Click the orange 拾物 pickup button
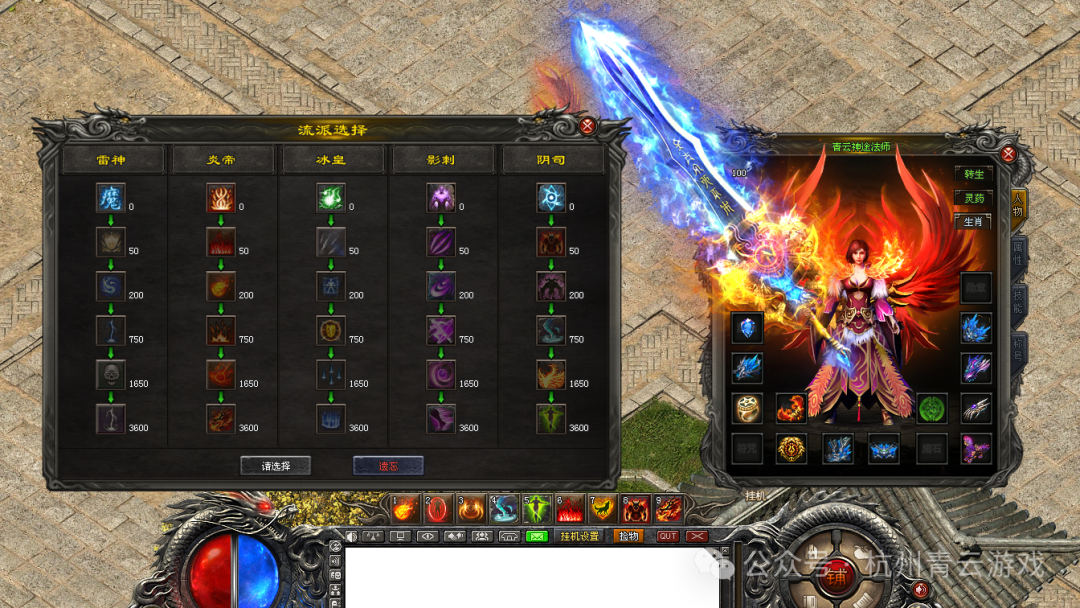 pos(629,537)
